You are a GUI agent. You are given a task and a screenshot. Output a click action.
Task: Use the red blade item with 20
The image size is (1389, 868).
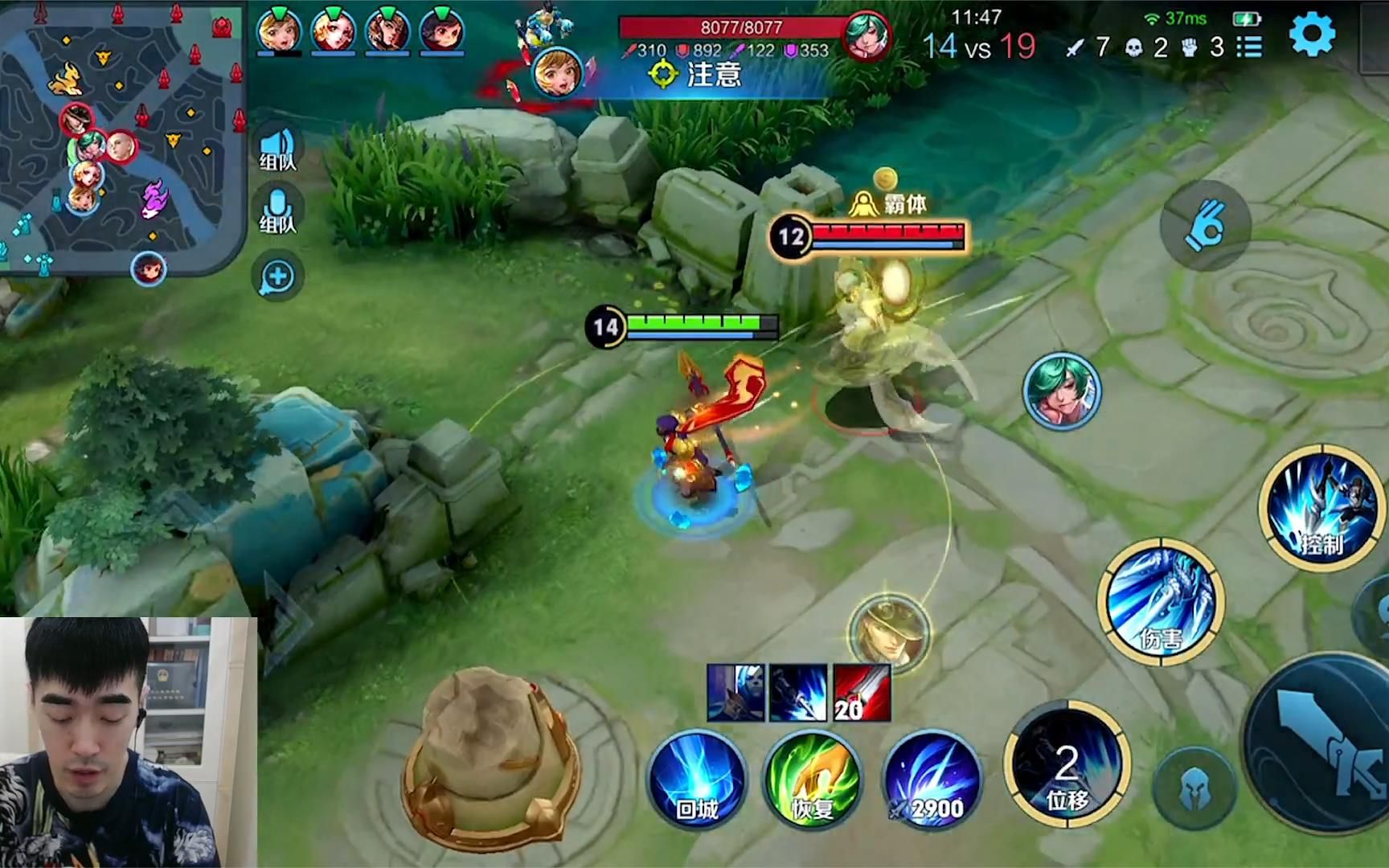(862, 693)
